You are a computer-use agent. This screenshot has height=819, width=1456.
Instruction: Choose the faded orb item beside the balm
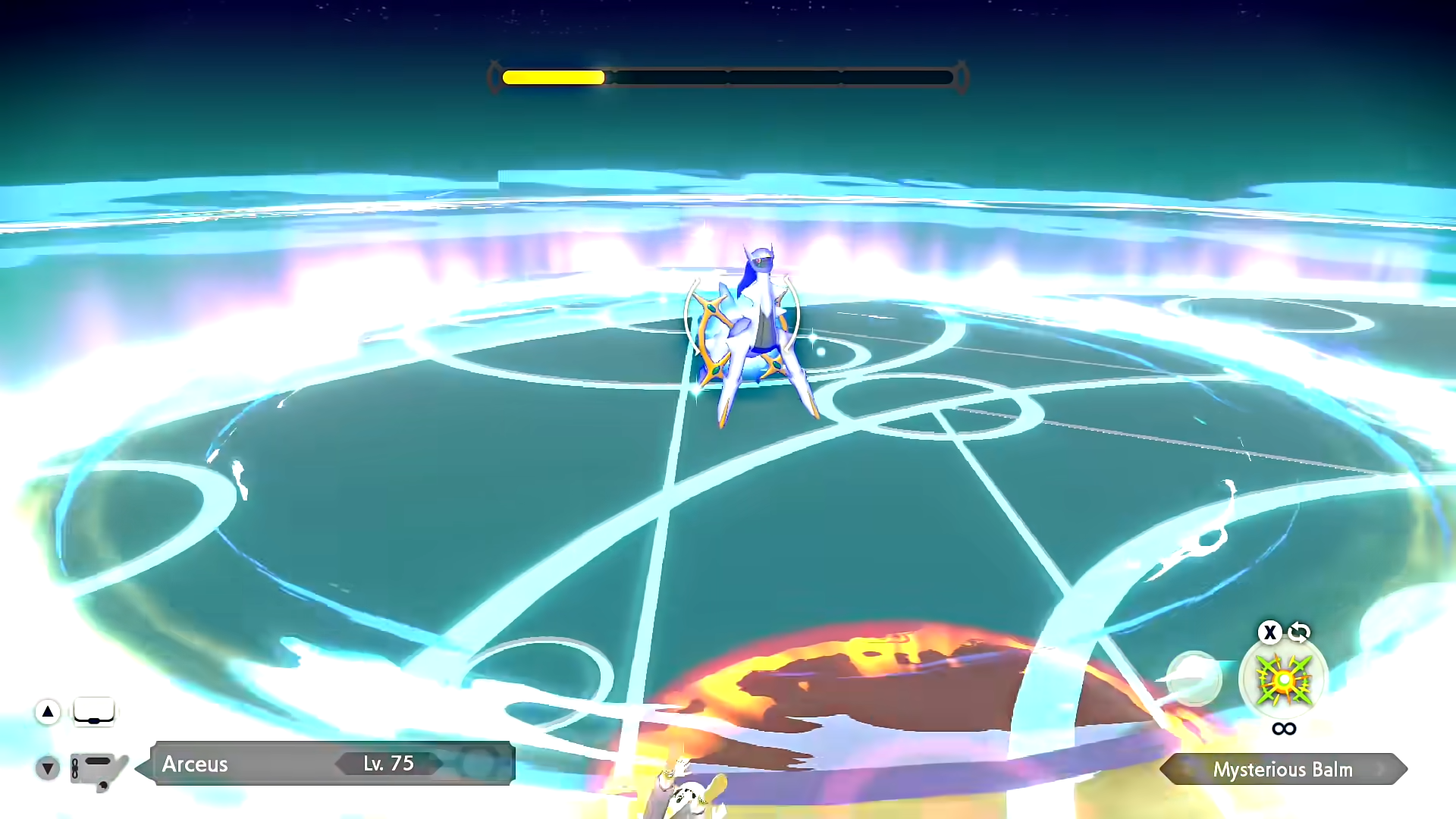(x=1193, y=678)
